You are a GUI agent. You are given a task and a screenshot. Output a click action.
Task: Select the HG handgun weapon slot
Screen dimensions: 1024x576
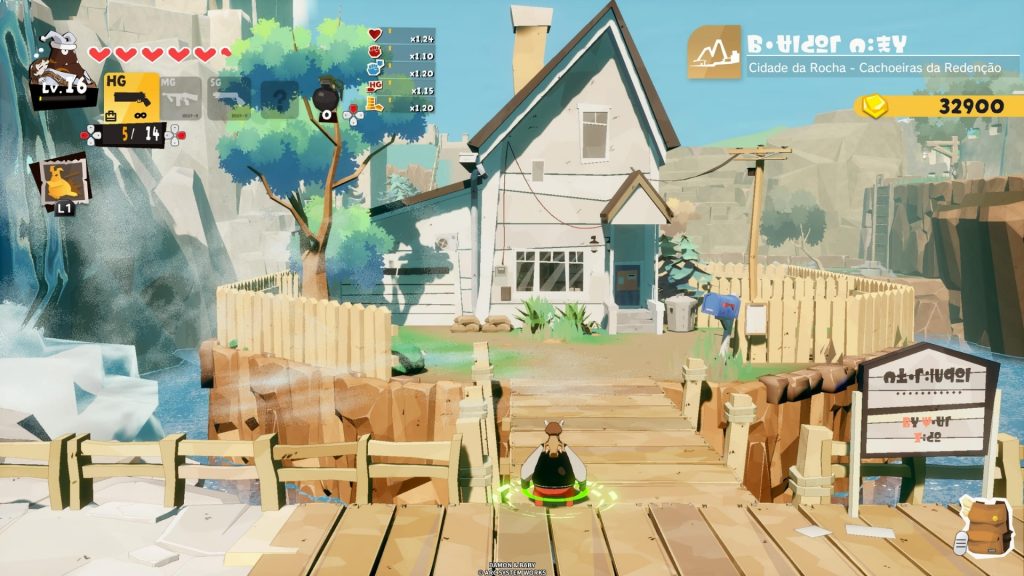tap(131, 98)
